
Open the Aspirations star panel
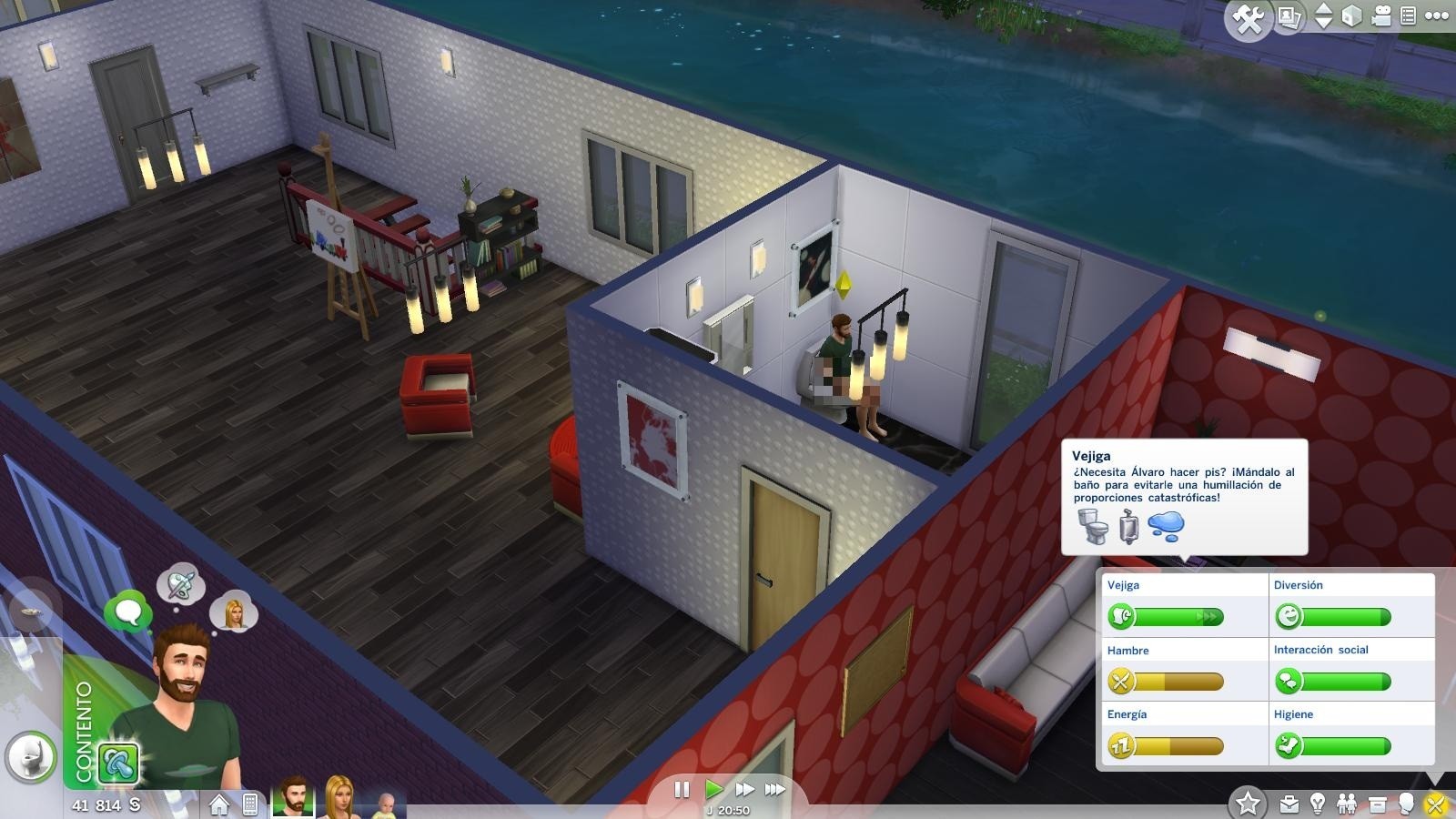pos(1248,803)
